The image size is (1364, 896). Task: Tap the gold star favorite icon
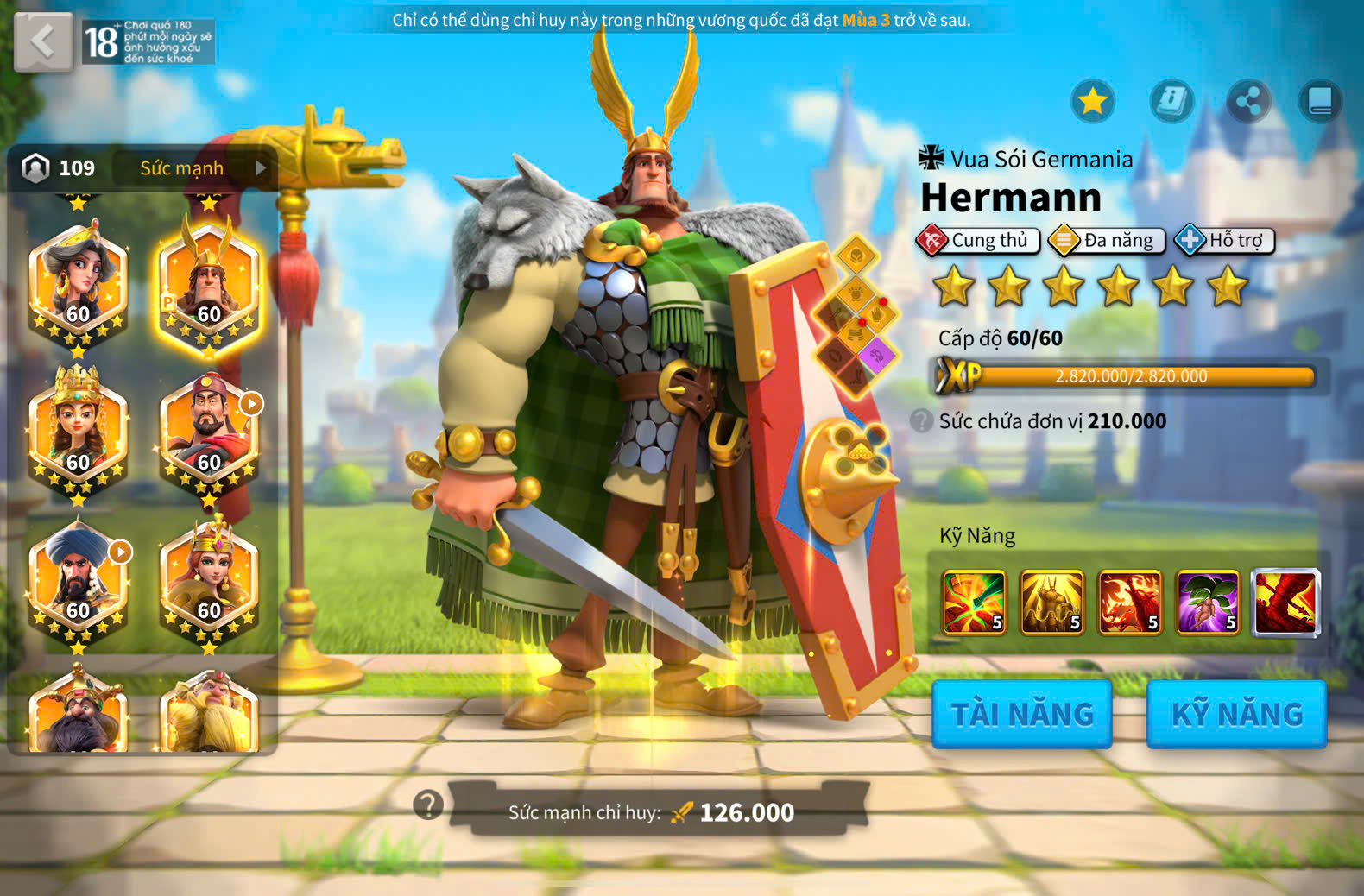1093,102
